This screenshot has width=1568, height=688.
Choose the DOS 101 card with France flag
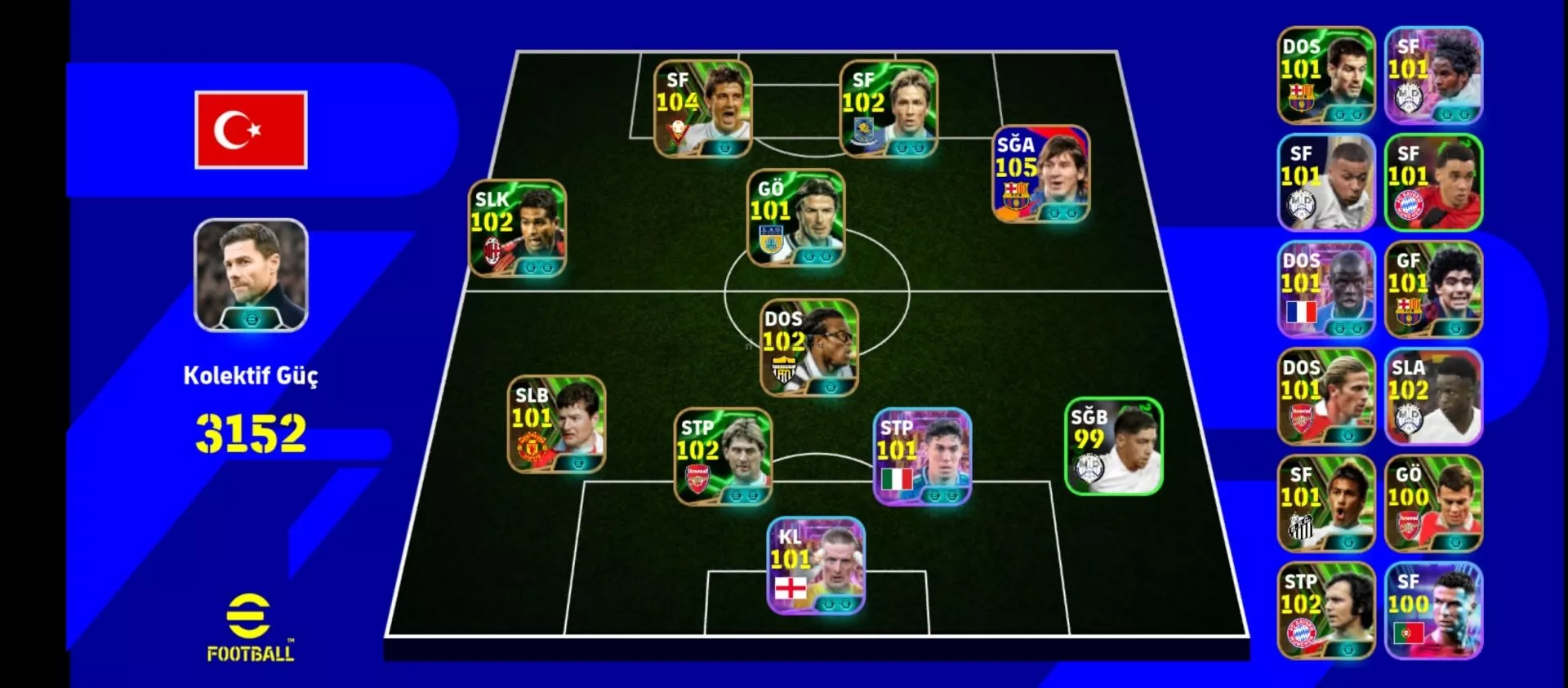click(1325, 290)
